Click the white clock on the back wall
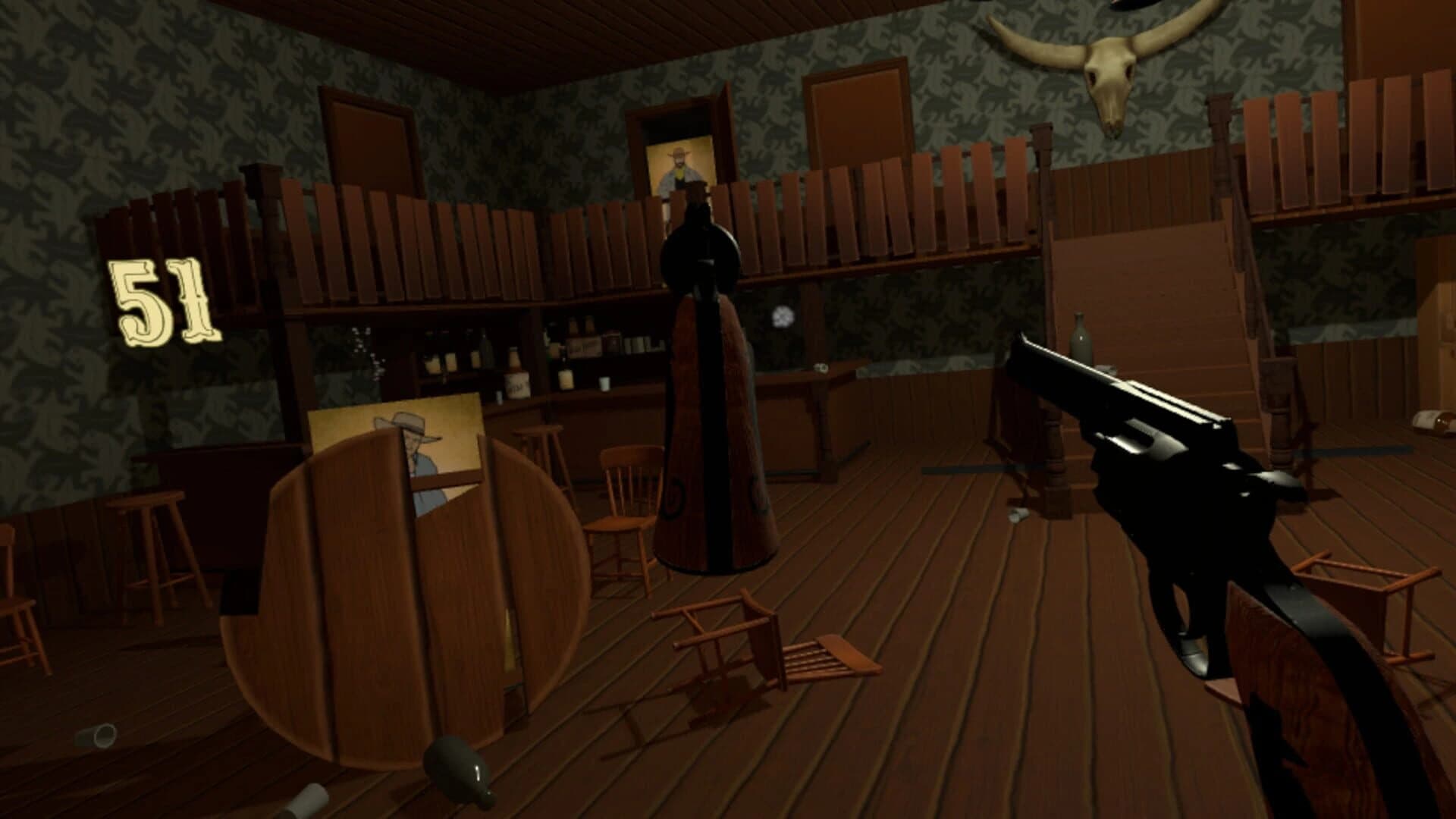The height and width of the screenshot is (819, 1456). coord(783,315)
